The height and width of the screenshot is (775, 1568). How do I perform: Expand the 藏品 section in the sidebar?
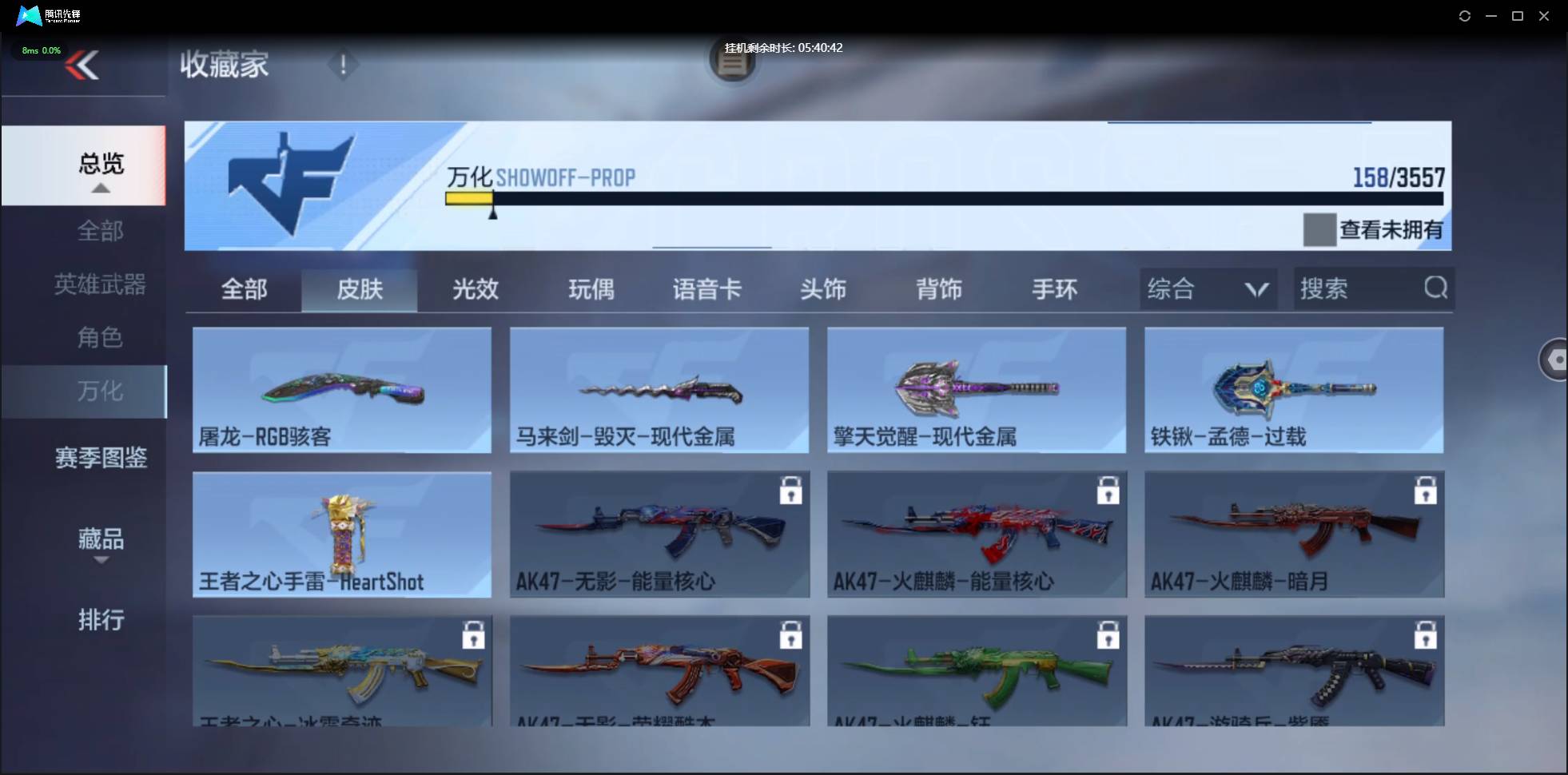101,539
